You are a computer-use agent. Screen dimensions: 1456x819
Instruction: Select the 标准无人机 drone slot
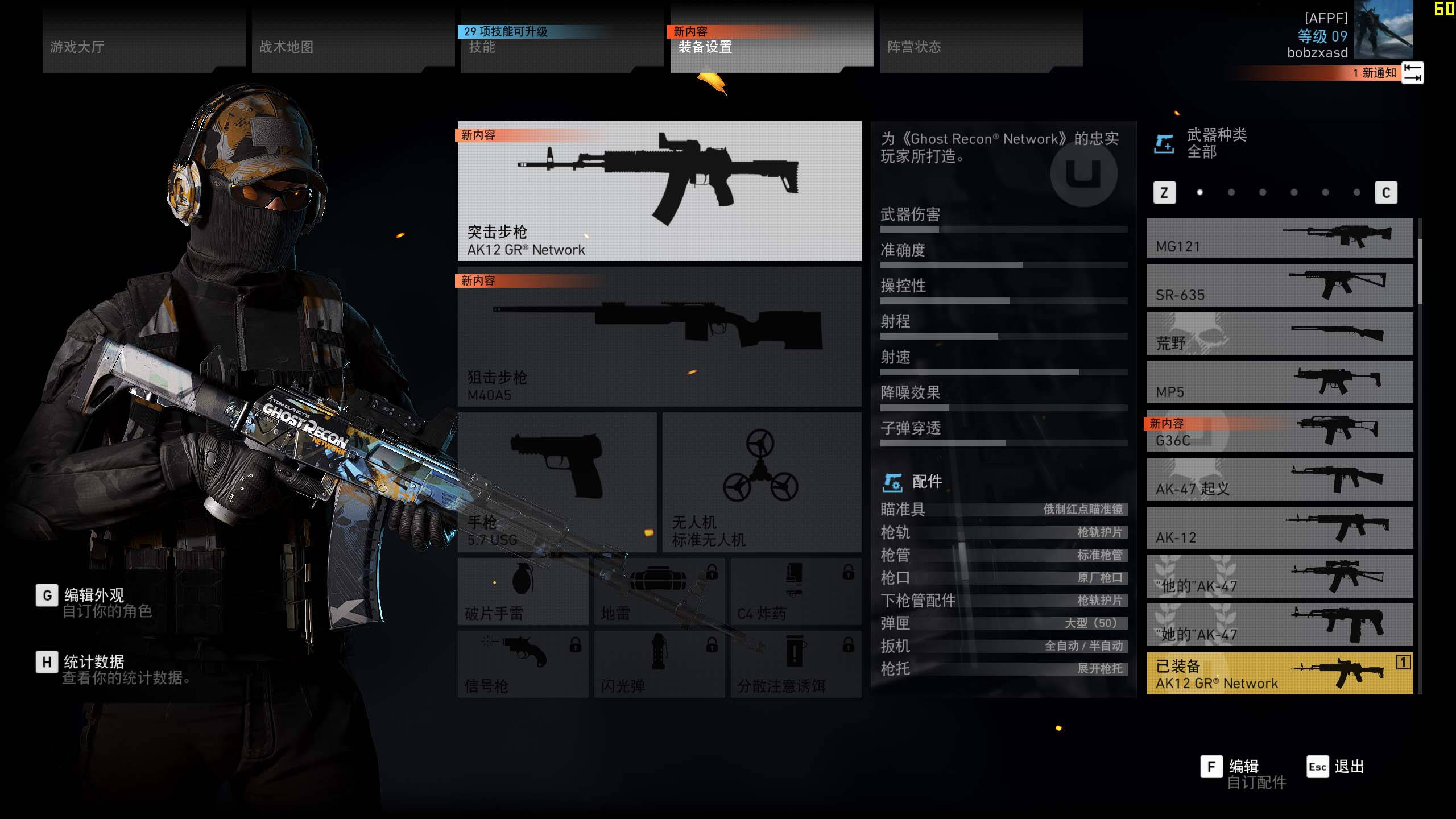click(x=762, y=482)
